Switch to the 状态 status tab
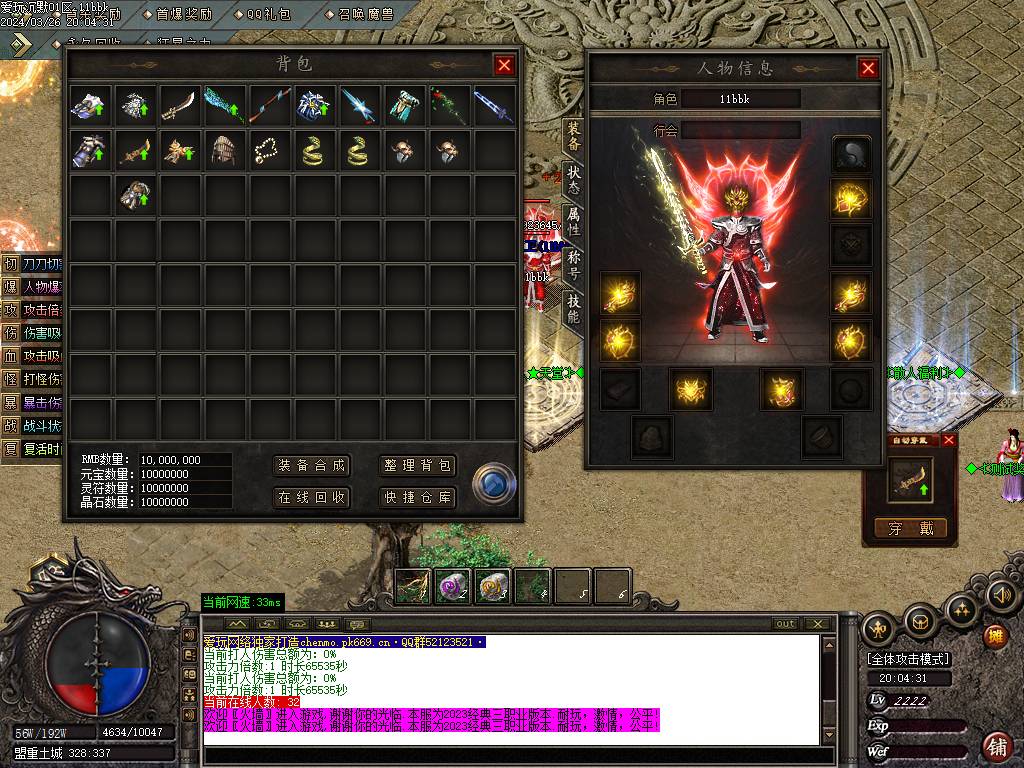This screenshot has height=768, width=1024. coord(573,180)
